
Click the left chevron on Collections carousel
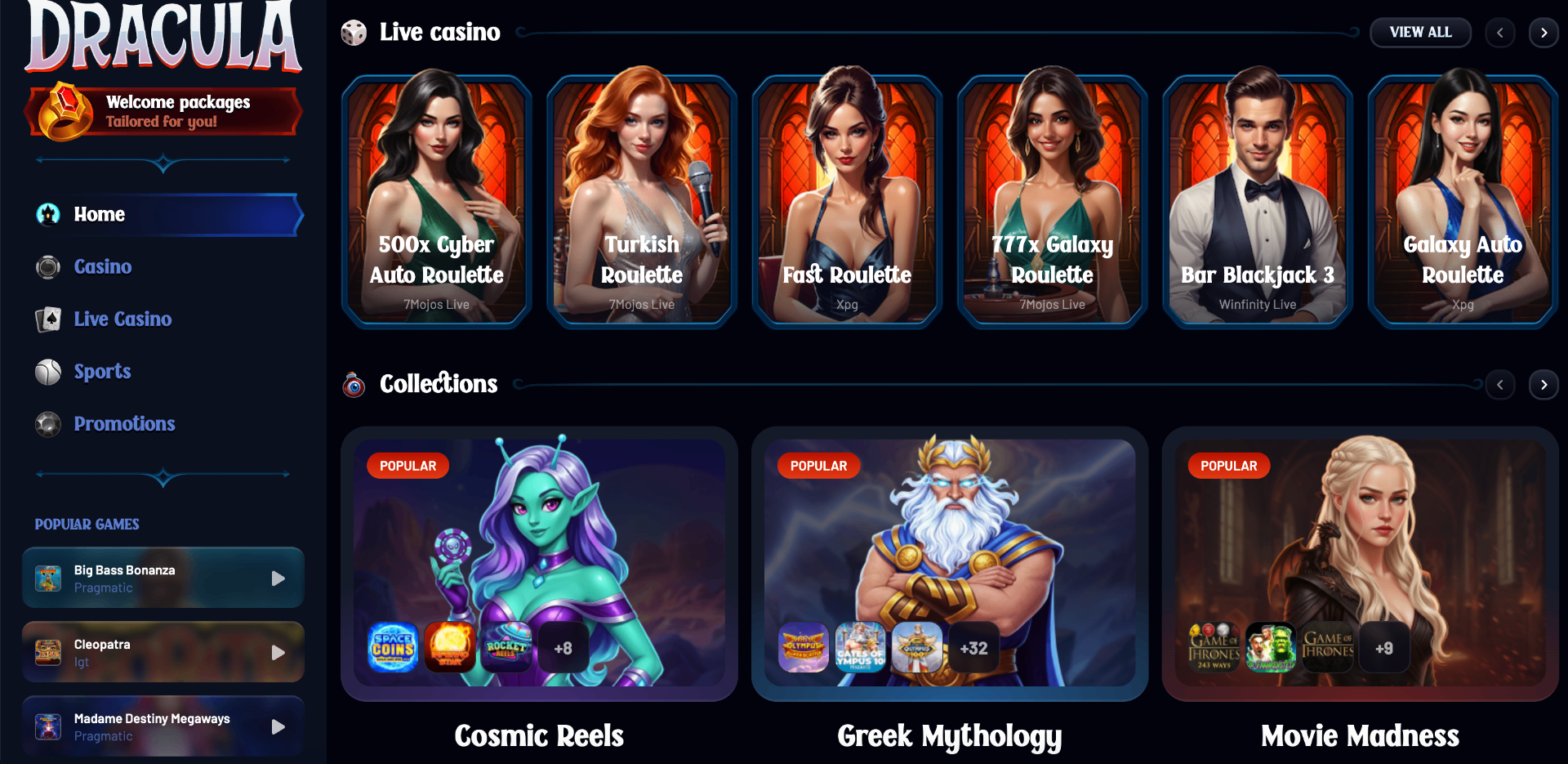[x=1500, y=384]
